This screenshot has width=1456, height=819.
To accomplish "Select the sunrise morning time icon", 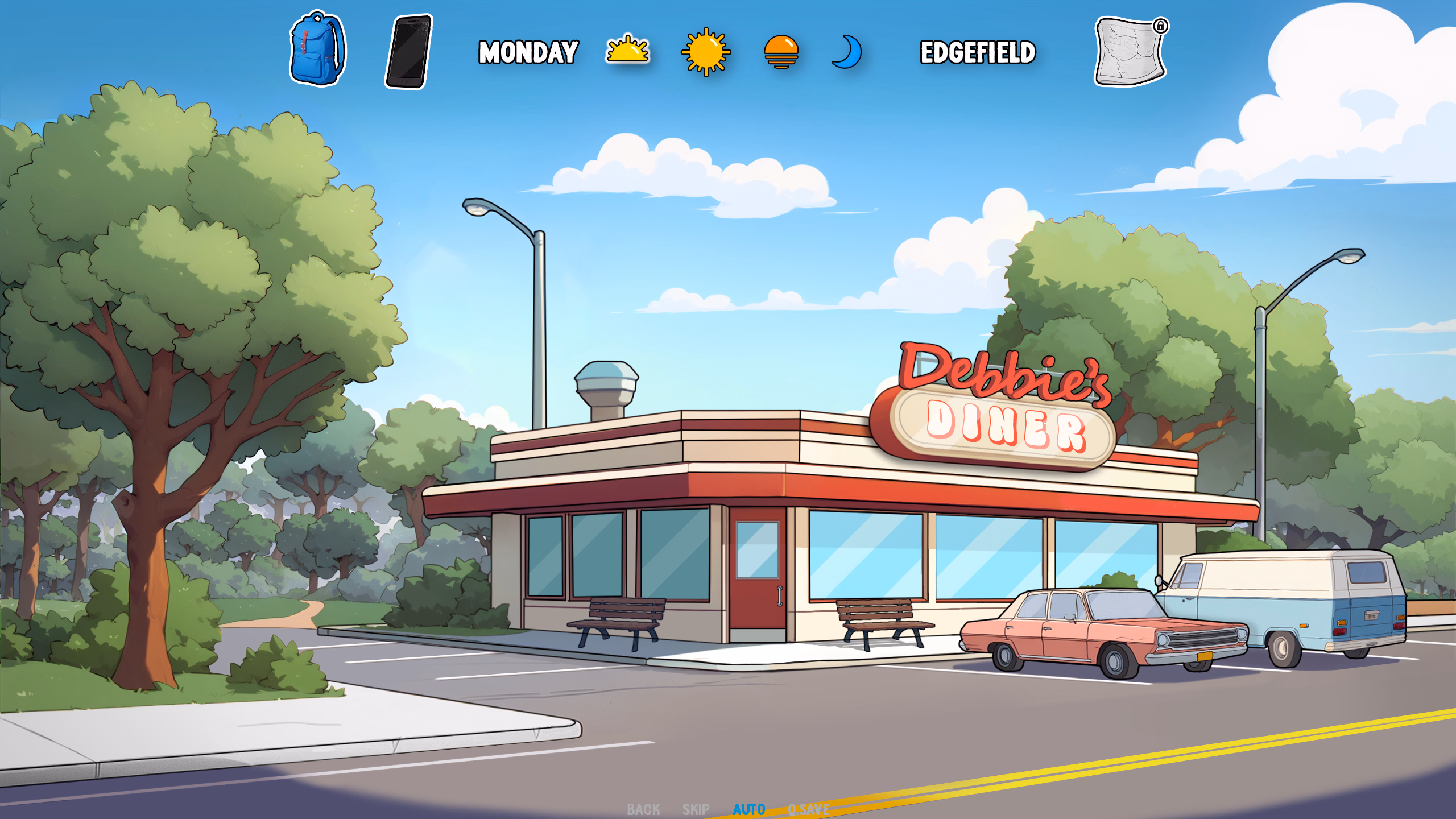I will (627, 51).
